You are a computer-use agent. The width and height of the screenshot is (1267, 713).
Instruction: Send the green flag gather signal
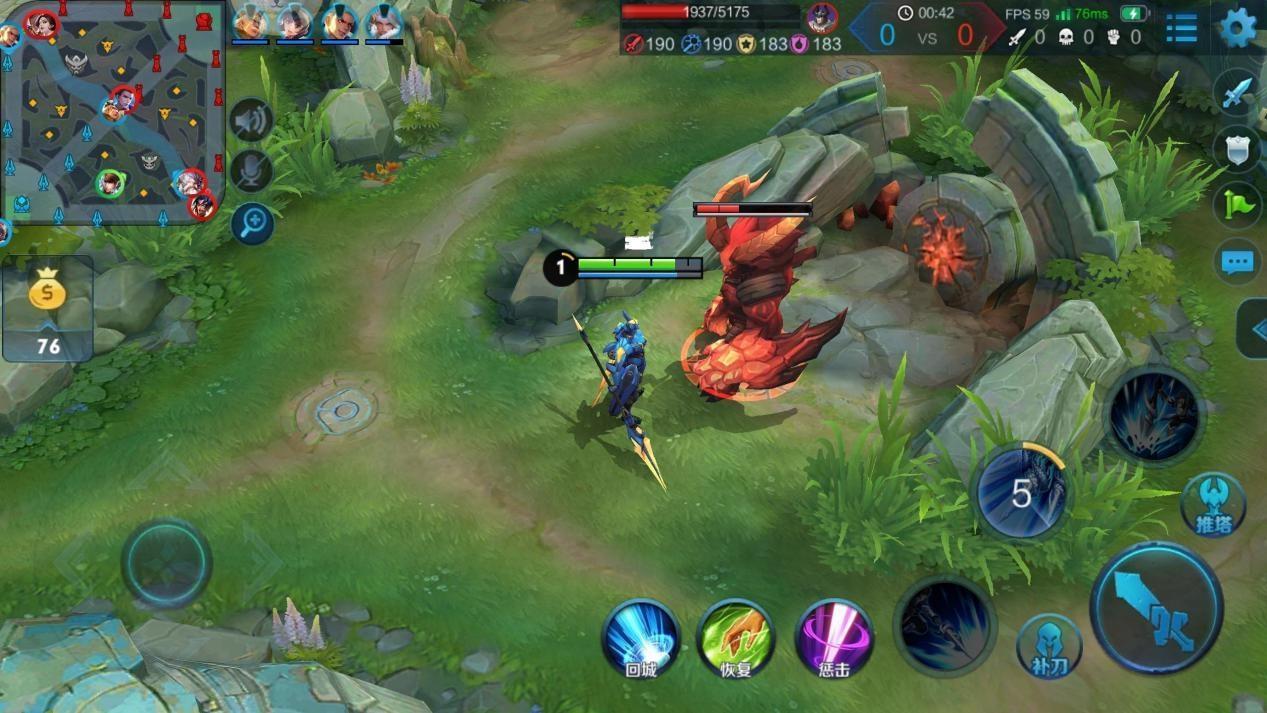point(1237,206)
